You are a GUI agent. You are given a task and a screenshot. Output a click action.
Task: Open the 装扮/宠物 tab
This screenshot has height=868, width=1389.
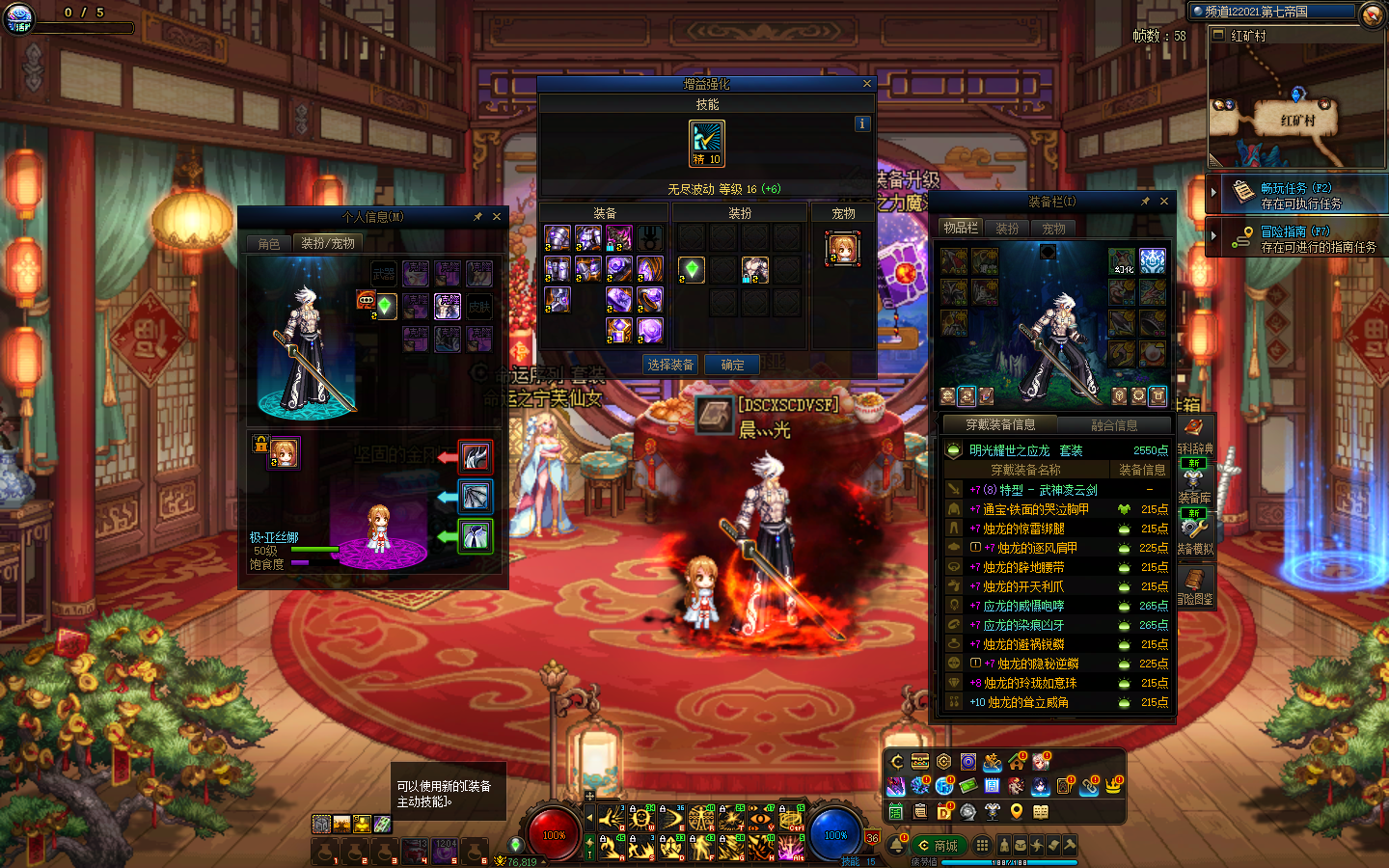[x=328, y=243]
